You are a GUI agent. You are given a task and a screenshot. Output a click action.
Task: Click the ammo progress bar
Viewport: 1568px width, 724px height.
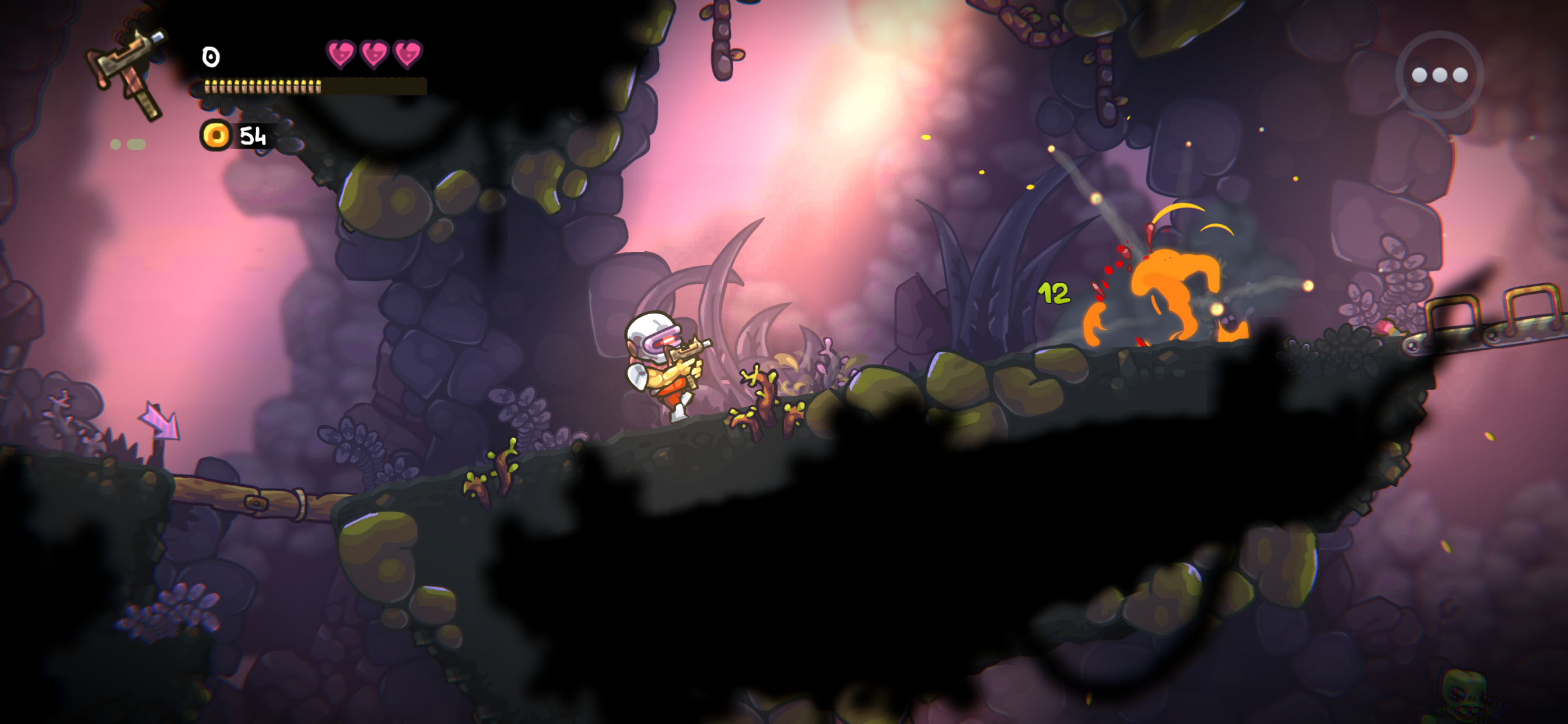tap(310, 85)
